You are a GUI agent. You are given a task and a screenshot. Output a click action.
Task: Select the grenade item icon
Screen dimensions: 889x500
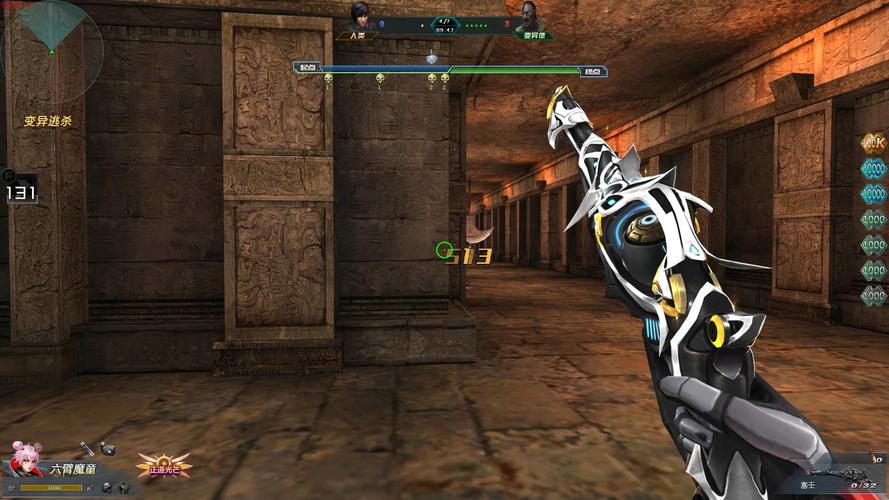coord(107,450)
